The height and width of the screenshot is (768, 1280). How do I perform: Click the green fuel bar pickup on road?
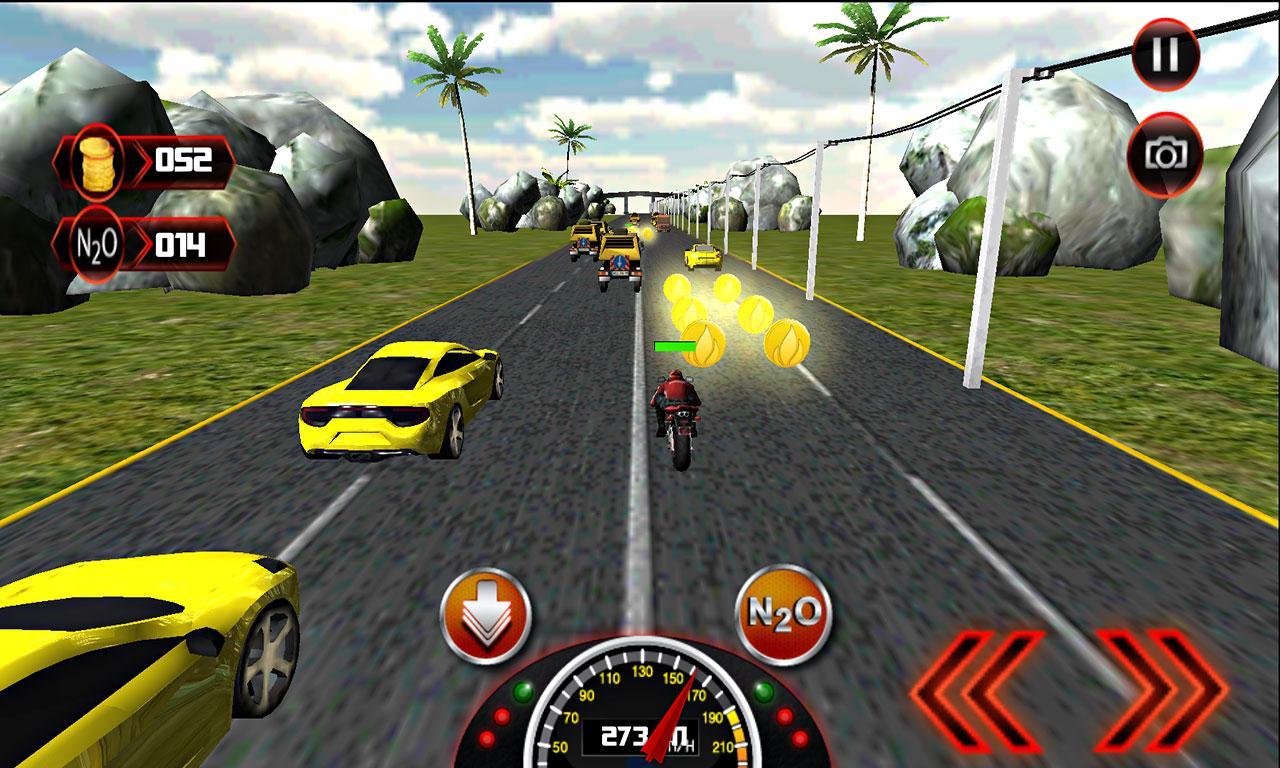pos(674,344)
